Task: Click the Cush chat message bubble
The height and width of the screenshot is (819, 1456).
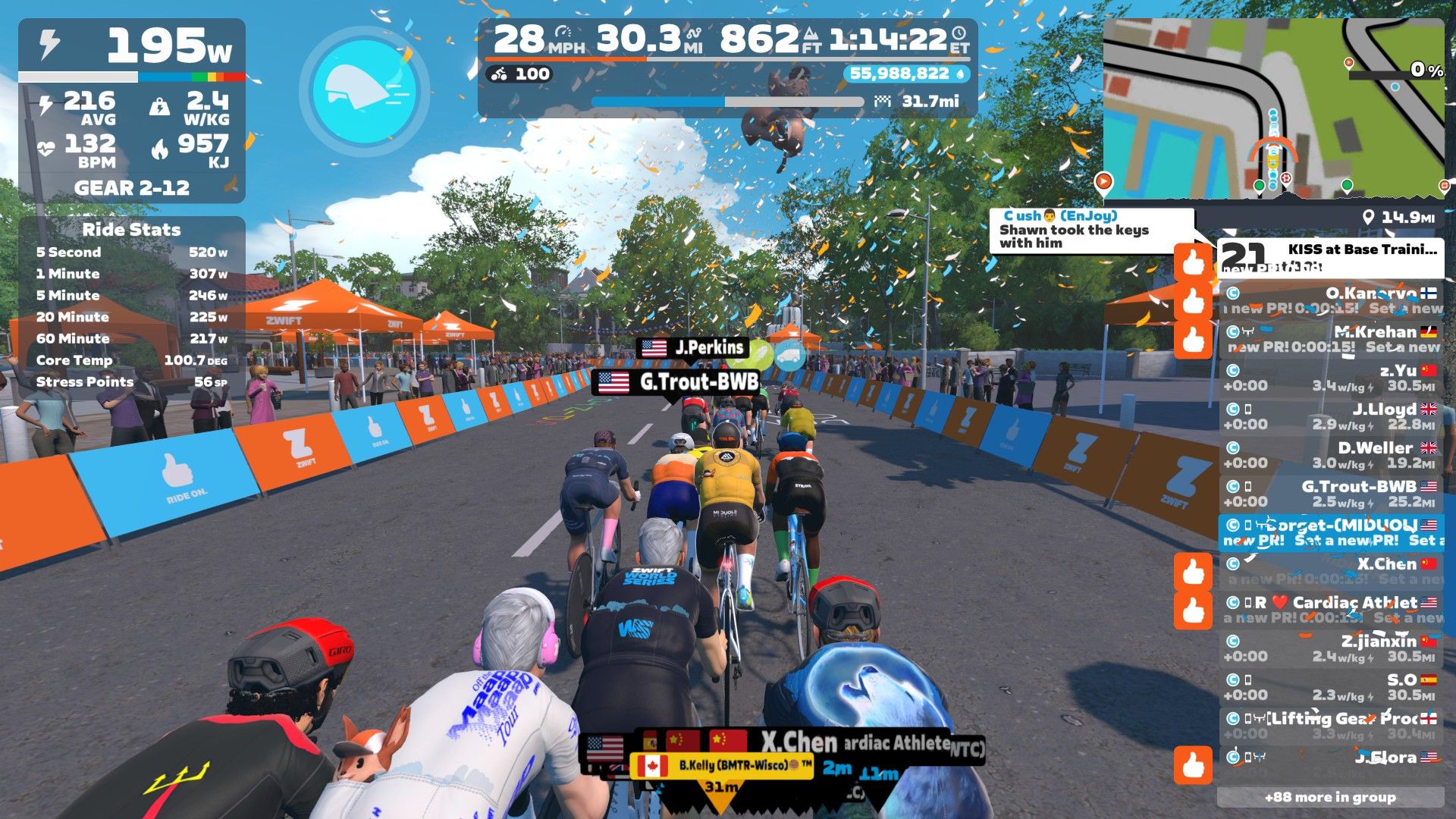Action: (x=1090, y=230)
